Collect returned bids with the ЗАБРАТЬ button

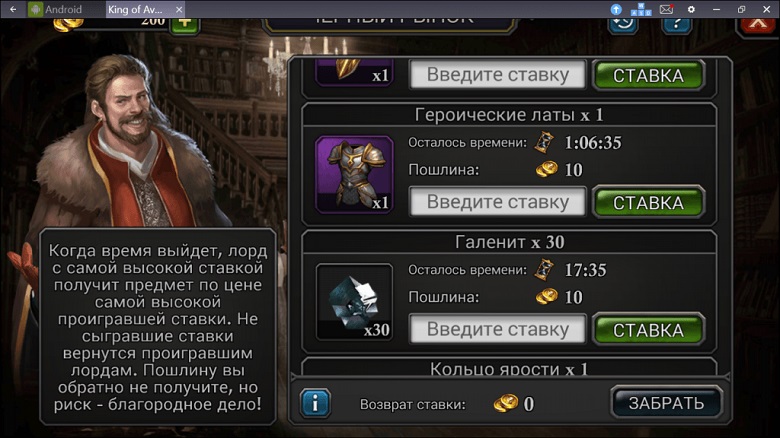[666, 403]
